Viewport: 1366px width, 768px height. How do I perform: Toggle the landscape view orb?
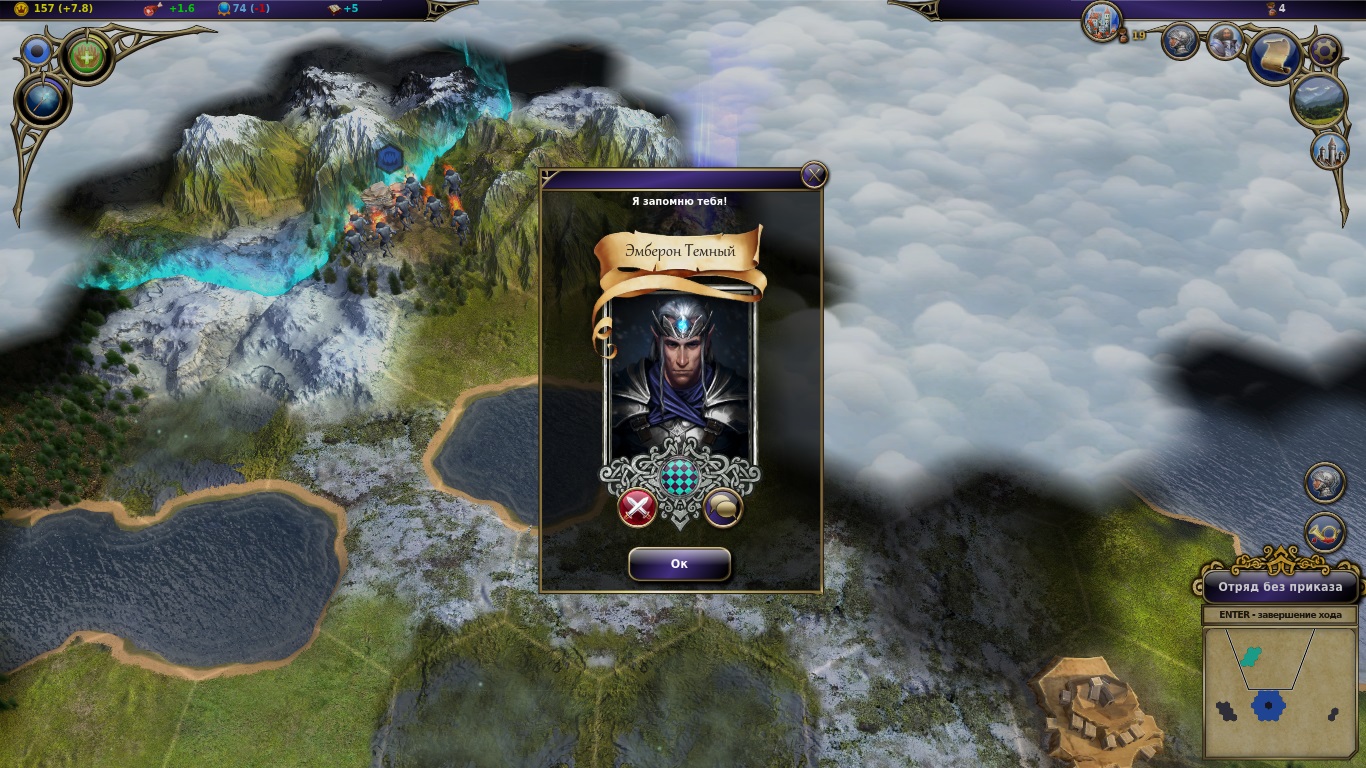coord(1319,100)
